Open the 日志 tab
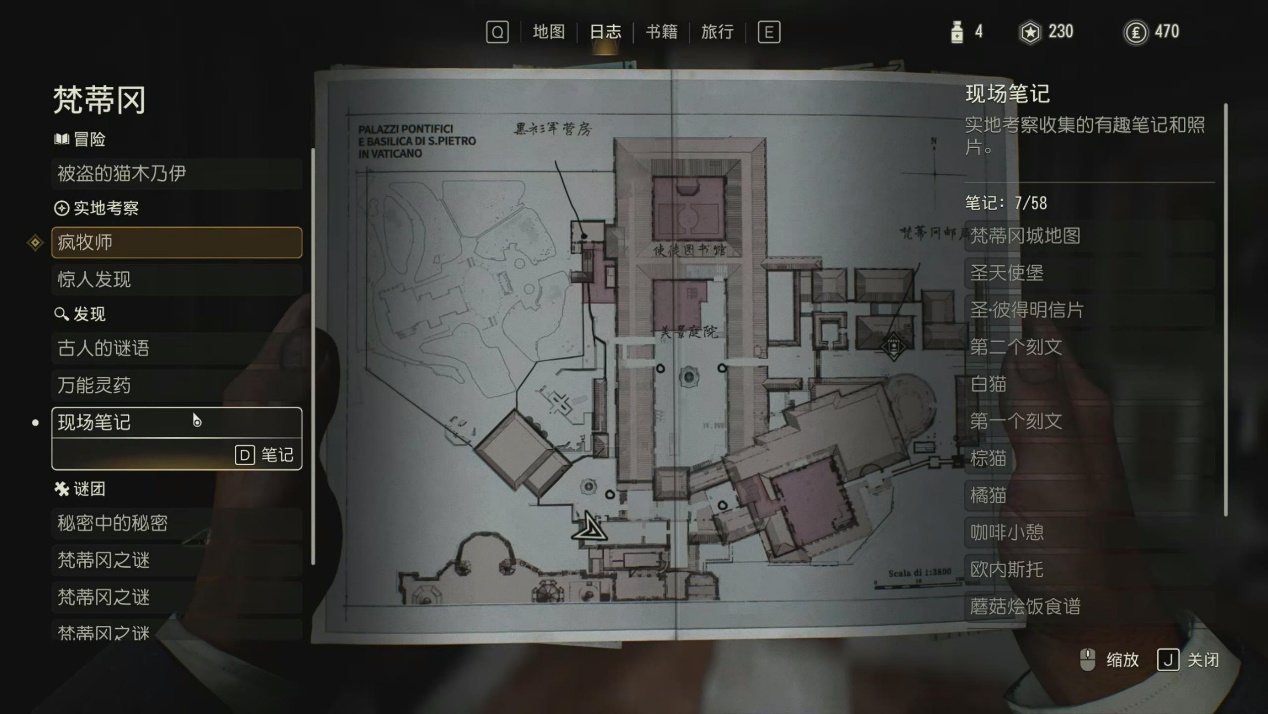Image resolution: width=1268 pixels, height=714 pixels. (605, 32)
